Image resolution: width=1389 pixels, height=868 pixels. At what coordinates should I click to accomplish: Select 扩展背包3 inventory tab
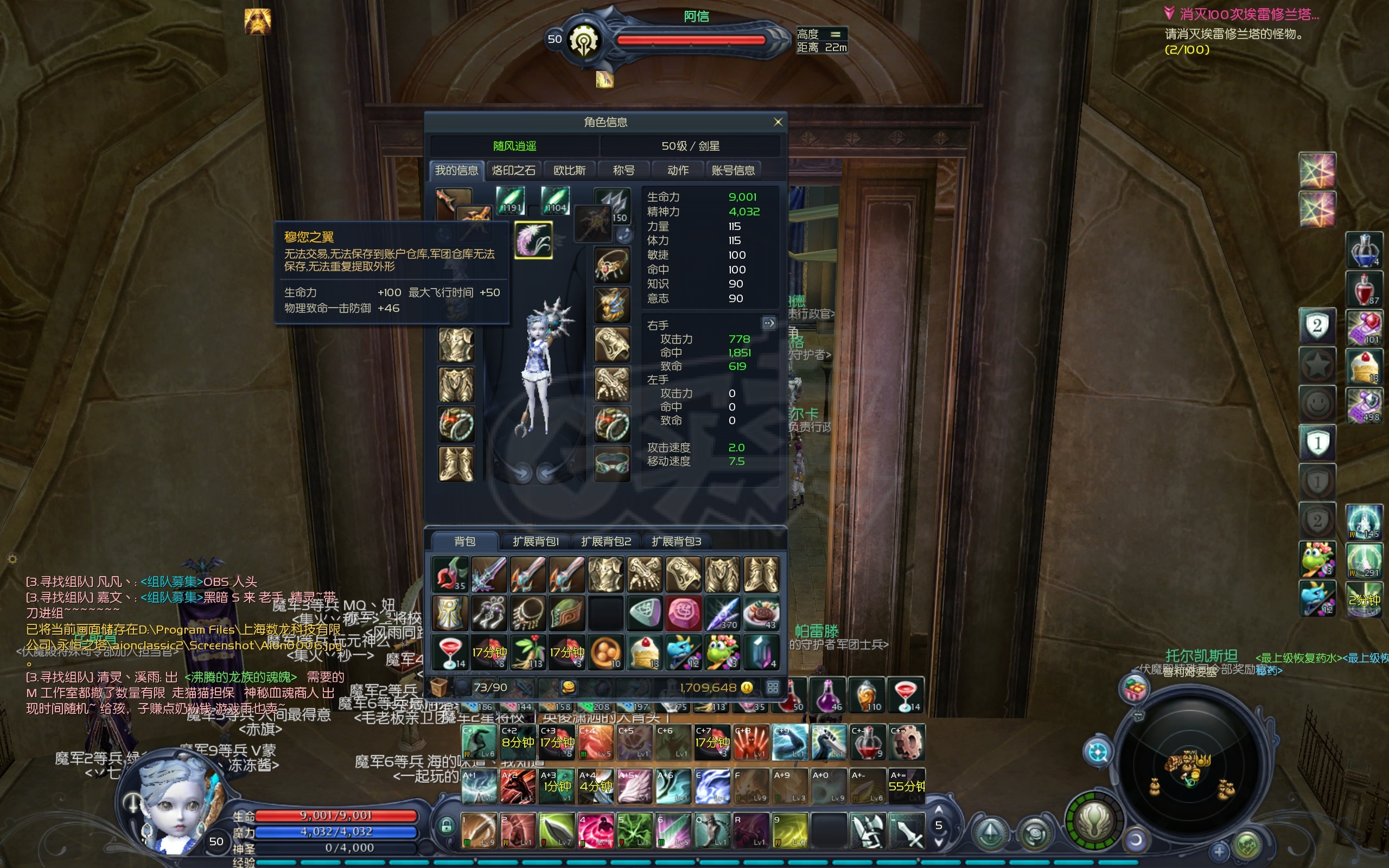pyautogui.click(x=676, y=541)
